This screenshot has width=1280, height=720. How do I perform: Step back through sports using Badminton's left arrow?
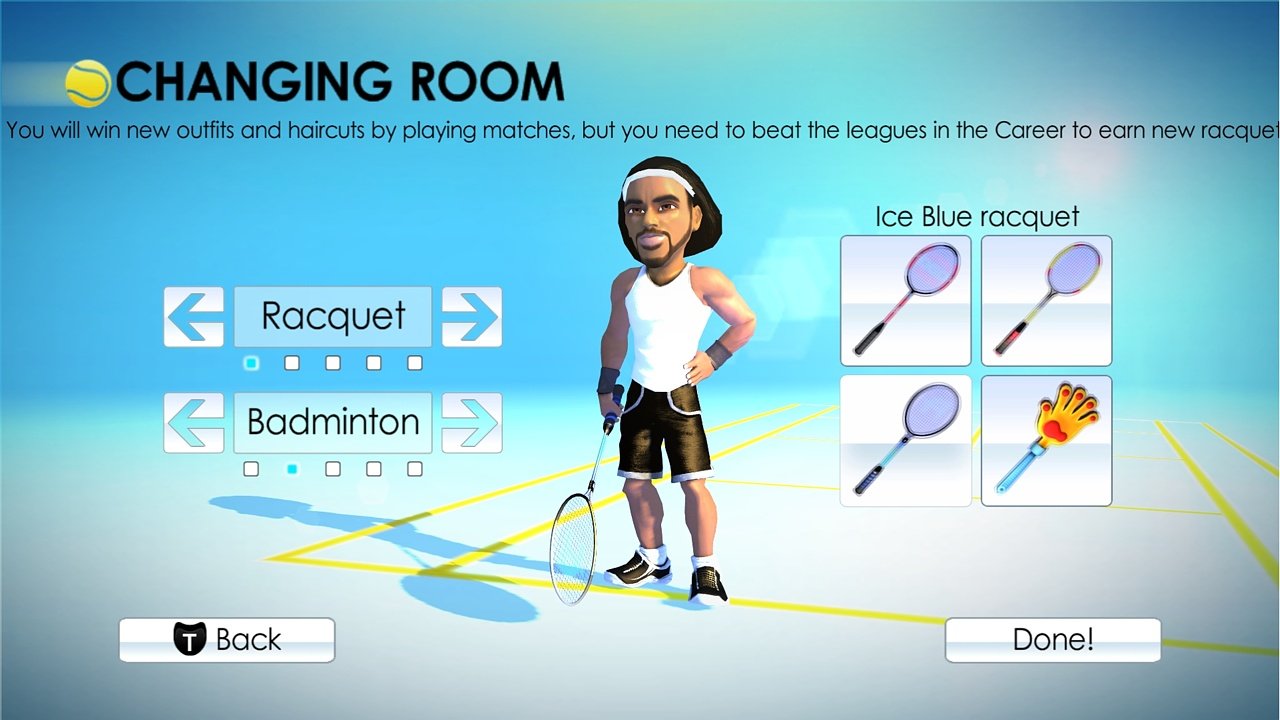pyautogui.click(x=193, y=422)
